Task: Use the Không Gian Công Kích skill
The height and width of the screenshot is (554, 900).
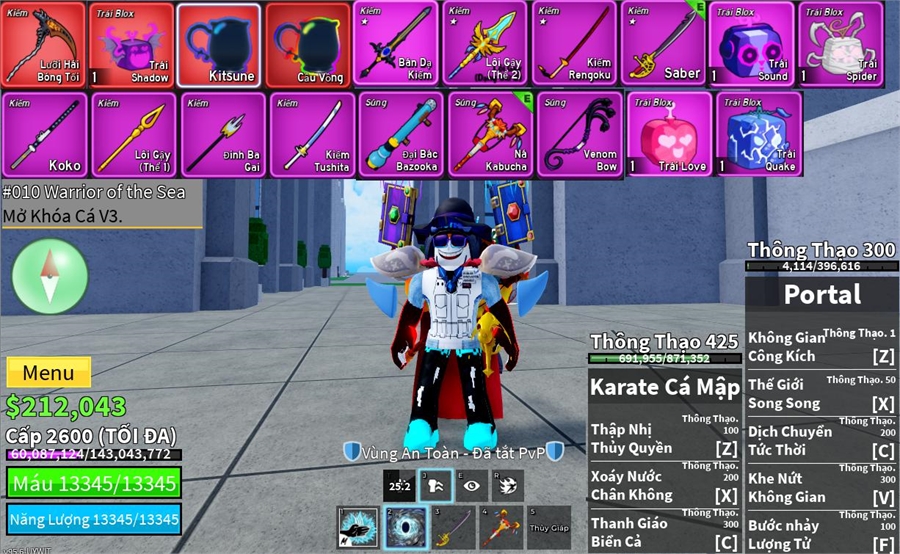Action: pyautogui.click(x=822, y=346)
